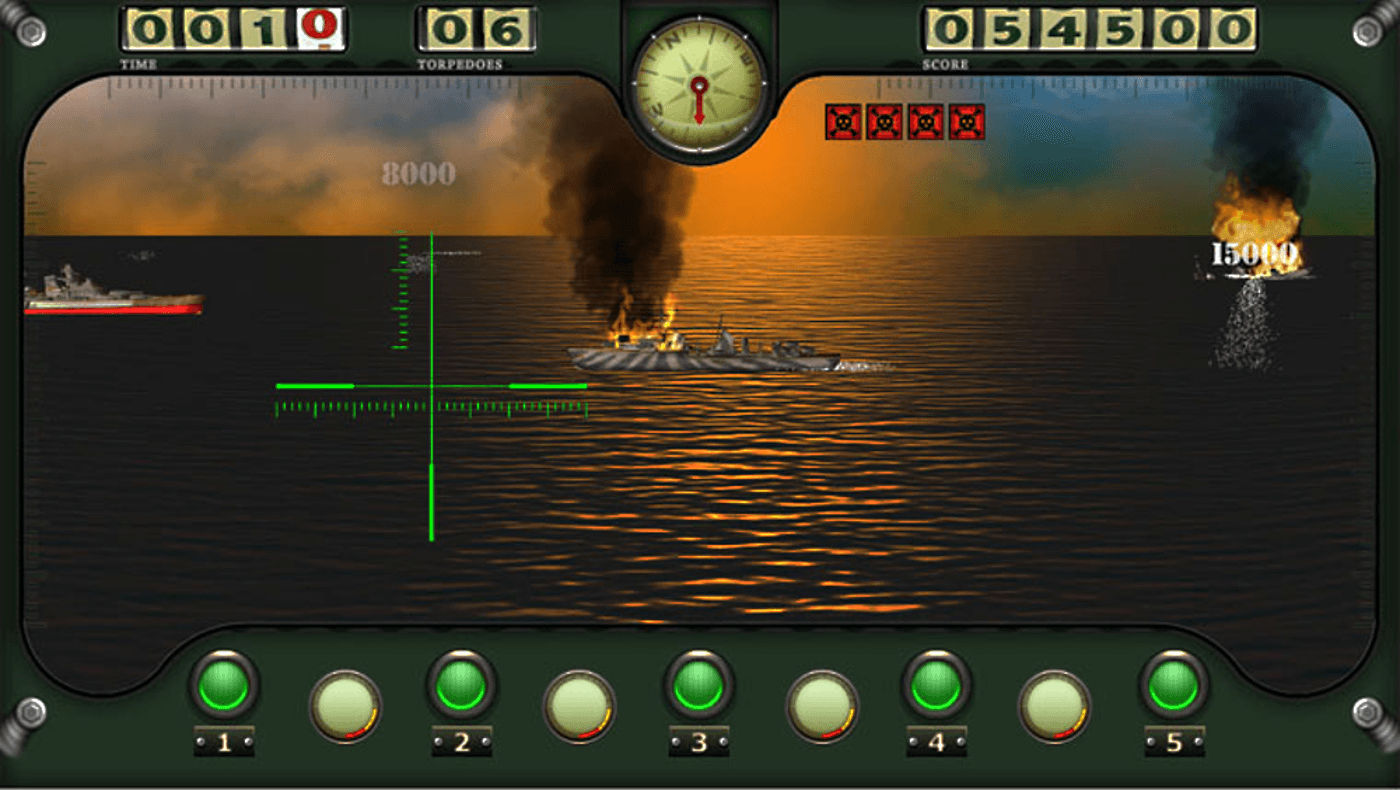Fire torpedo tube 1 green button

[x=223, y=685]
